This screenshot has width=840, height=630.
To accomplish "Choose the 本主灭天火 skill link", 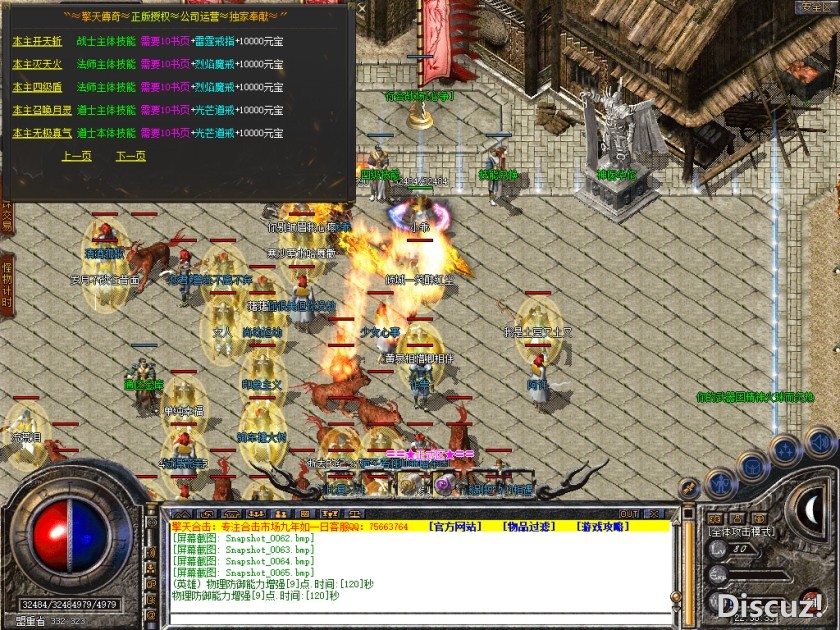I will click(37, 64).
